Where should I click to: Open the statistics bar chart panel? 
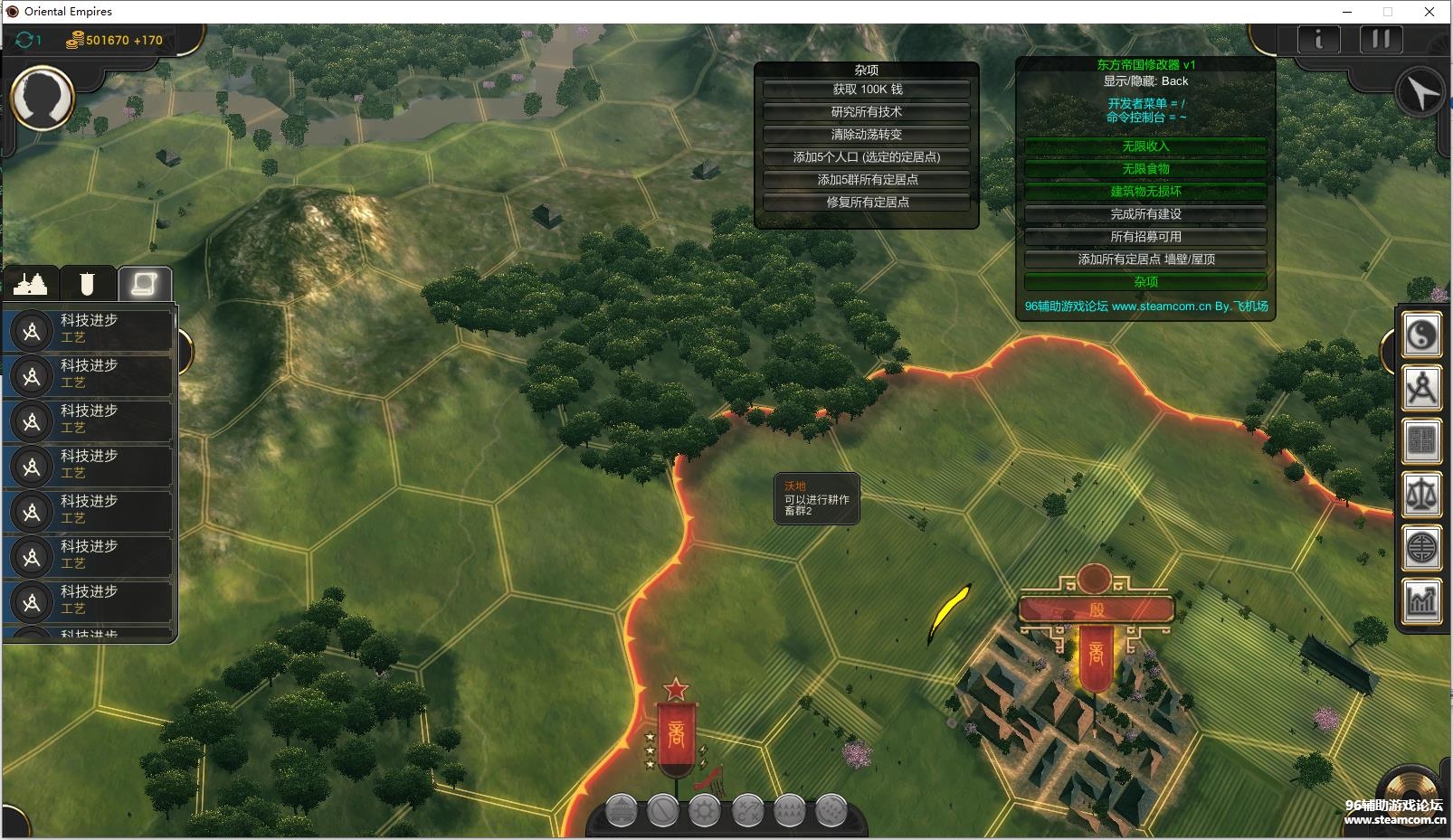1421,600
